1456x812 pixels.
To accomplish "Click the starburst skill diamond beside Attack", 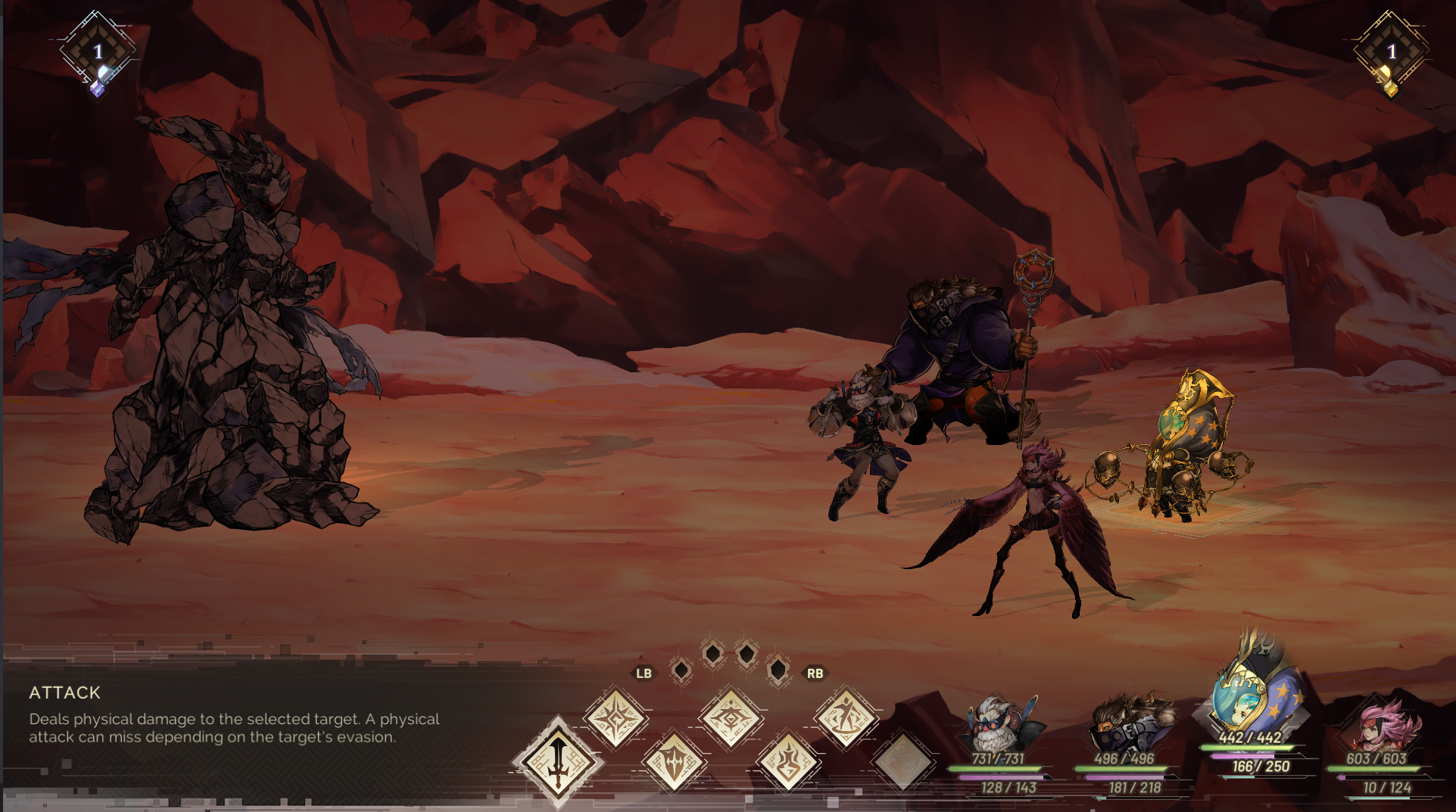I will tap(615, 717).
